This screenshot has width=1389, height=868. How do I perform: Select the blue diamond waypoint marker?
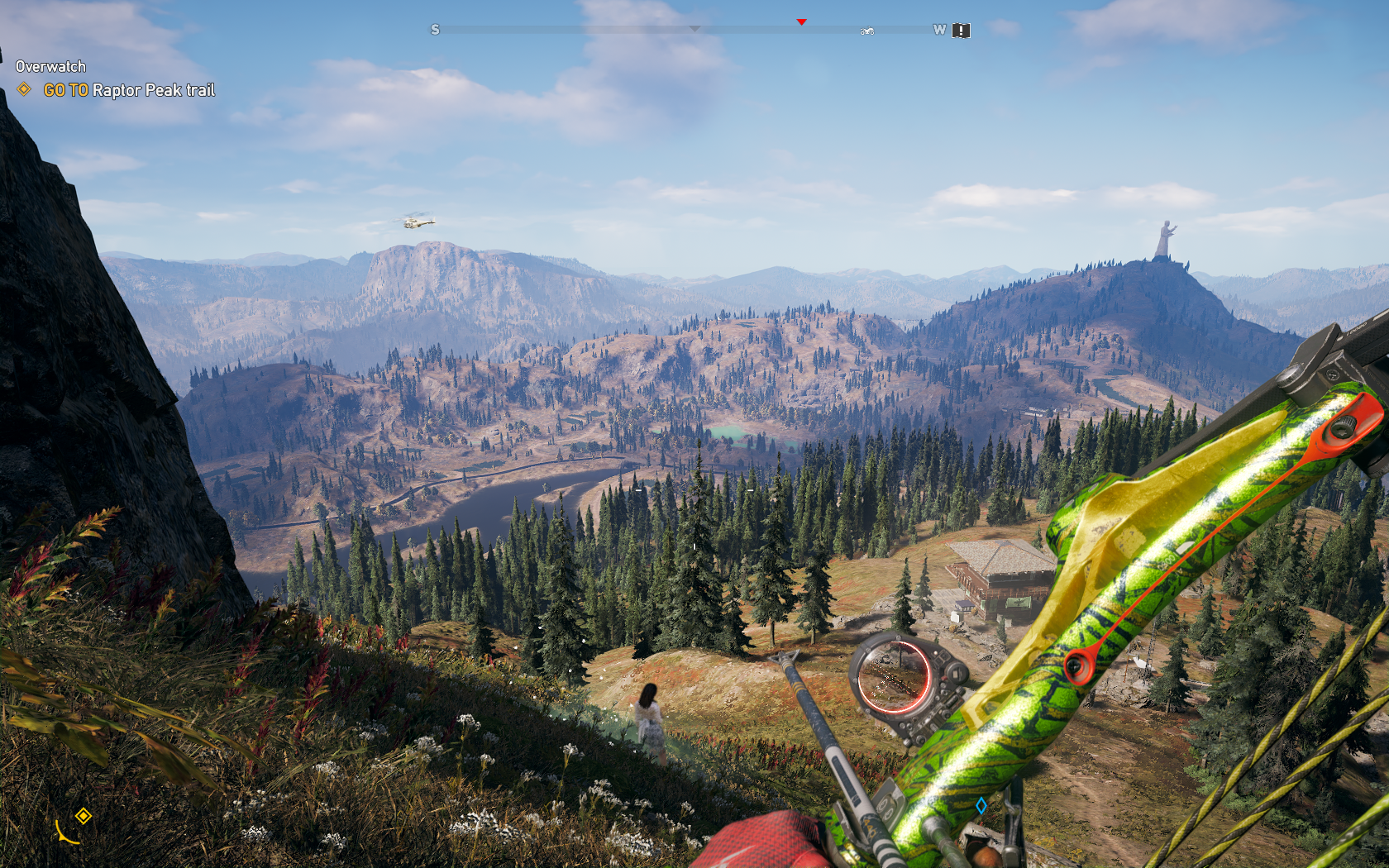(981, 805)
